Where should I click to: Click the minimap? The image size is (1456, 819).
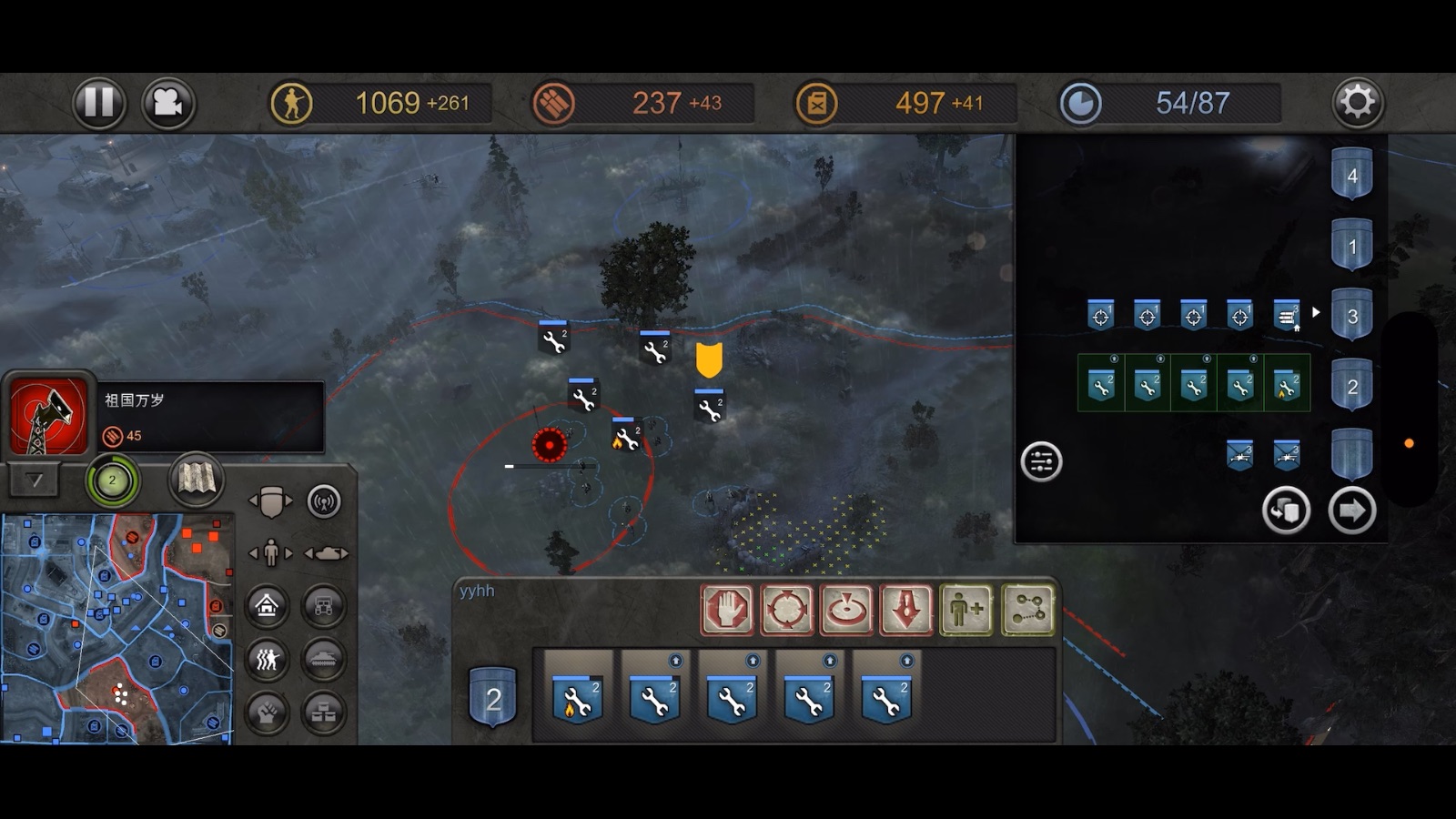pyautogui.click(x=116, y=628)
